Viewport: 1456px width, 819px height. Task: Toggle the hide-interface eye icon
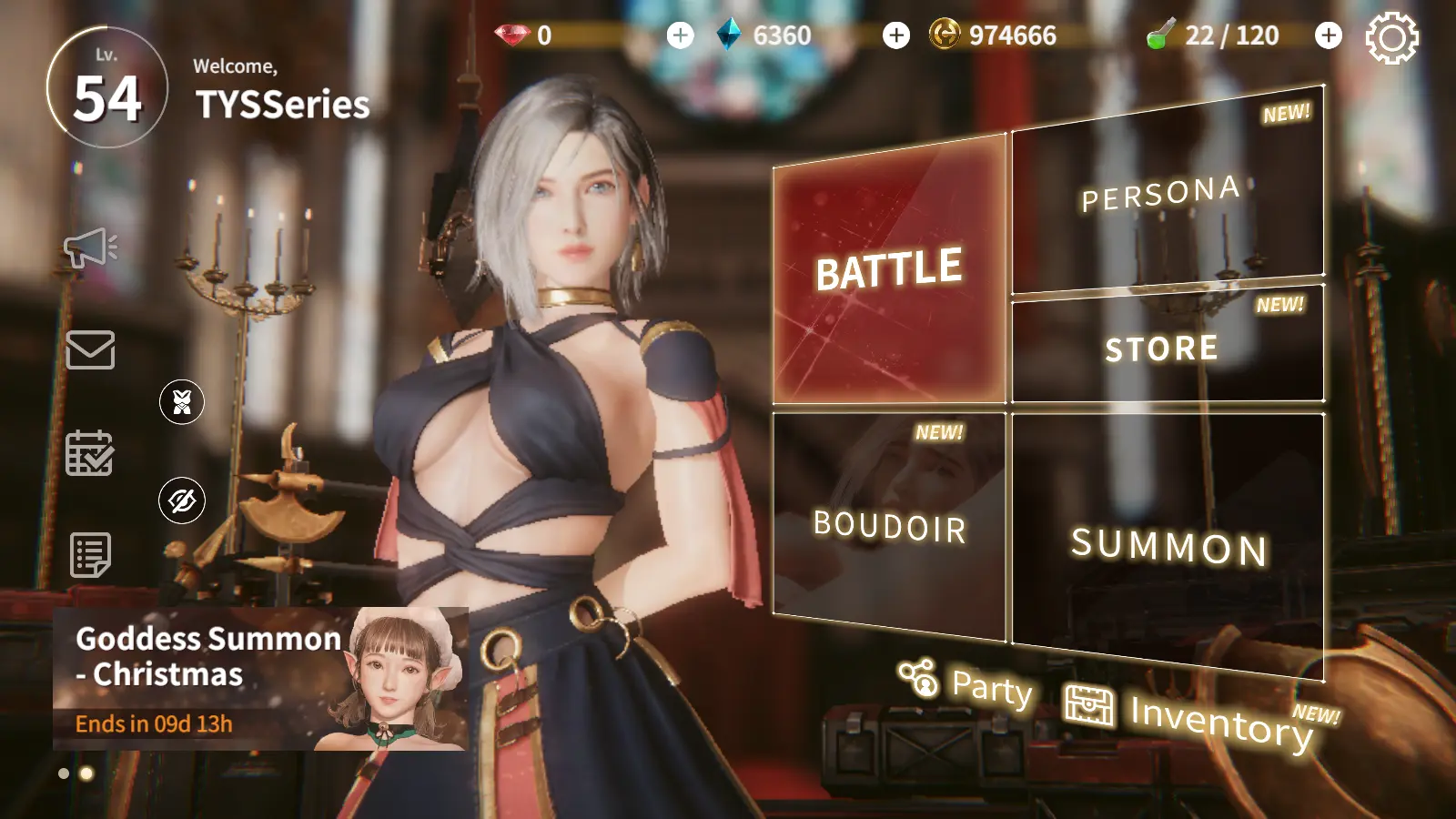tap(182, 500)
